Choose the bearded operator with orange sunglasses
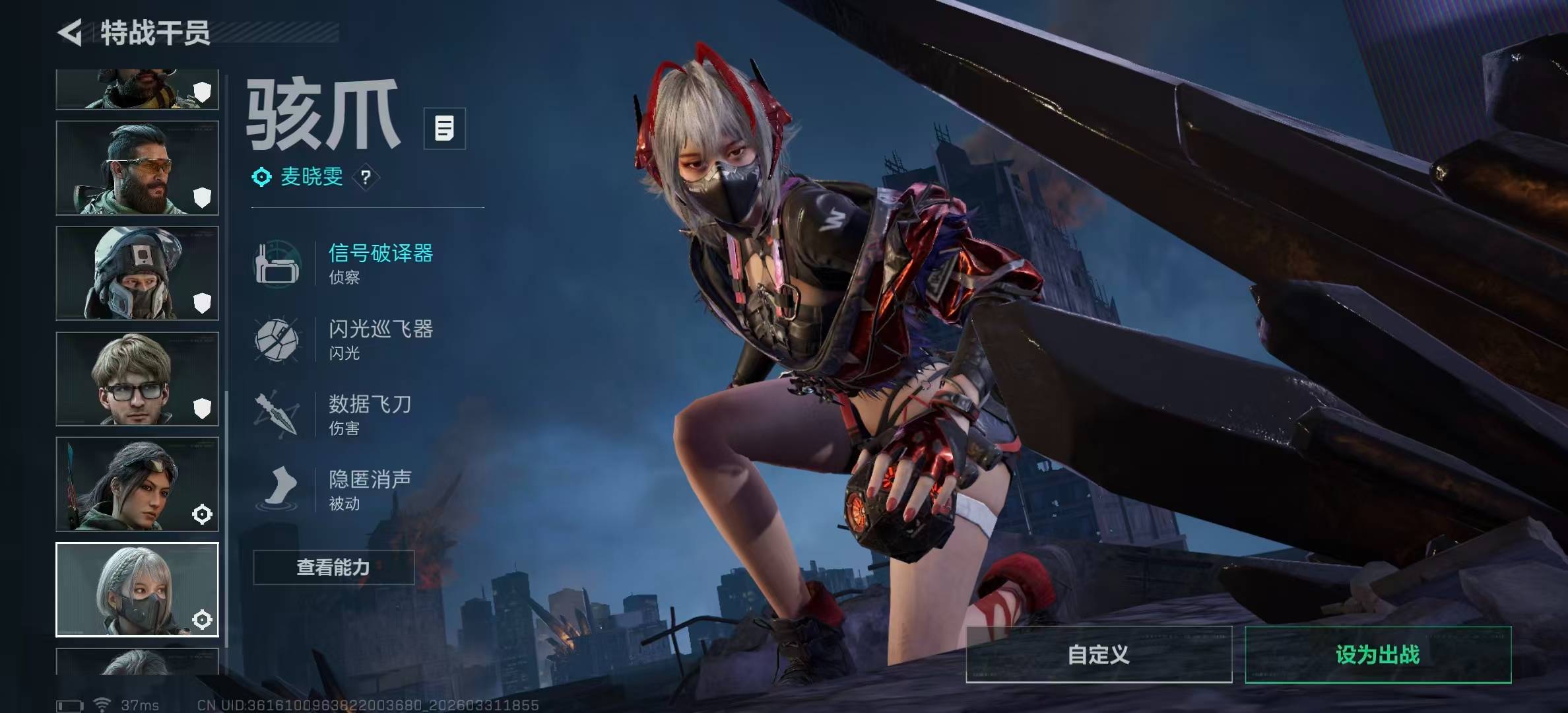 click(x=137, y=168)
